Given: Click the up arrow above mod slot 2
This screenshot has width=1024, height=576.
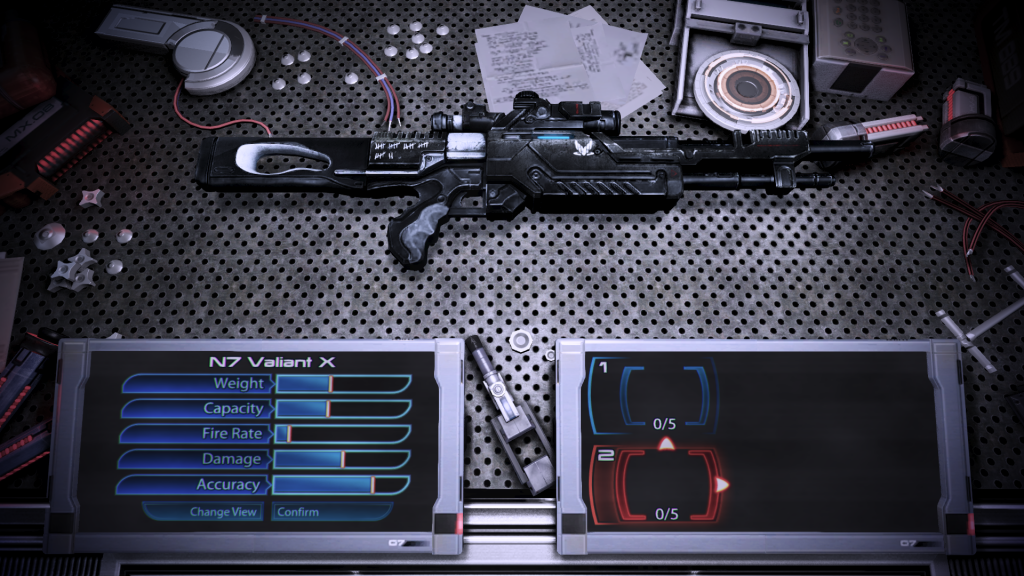Looking at the screenshot, I should [666, 442].
